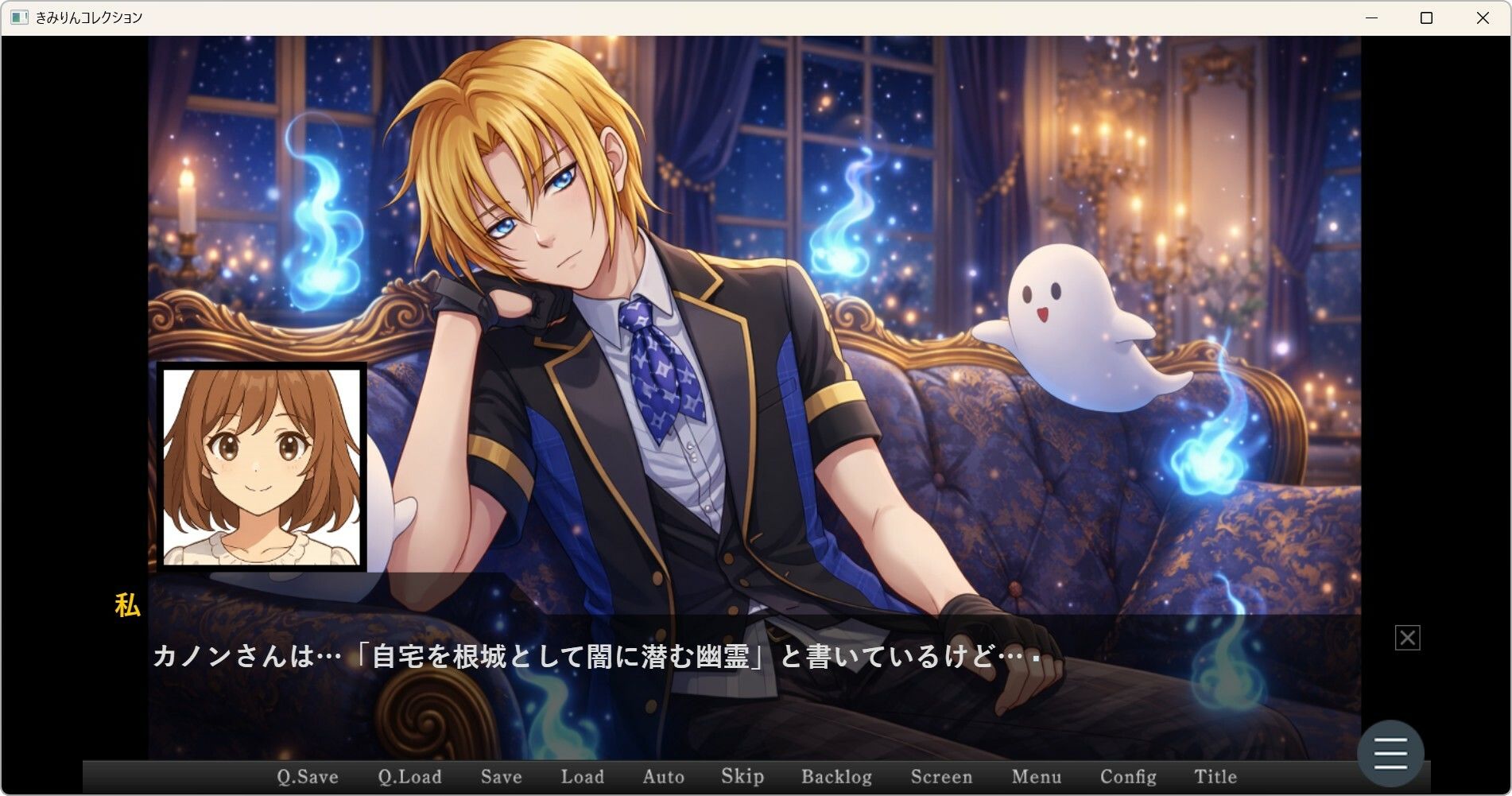
Task: Open the in-game Menu
Action: (x=1037, y=777)
